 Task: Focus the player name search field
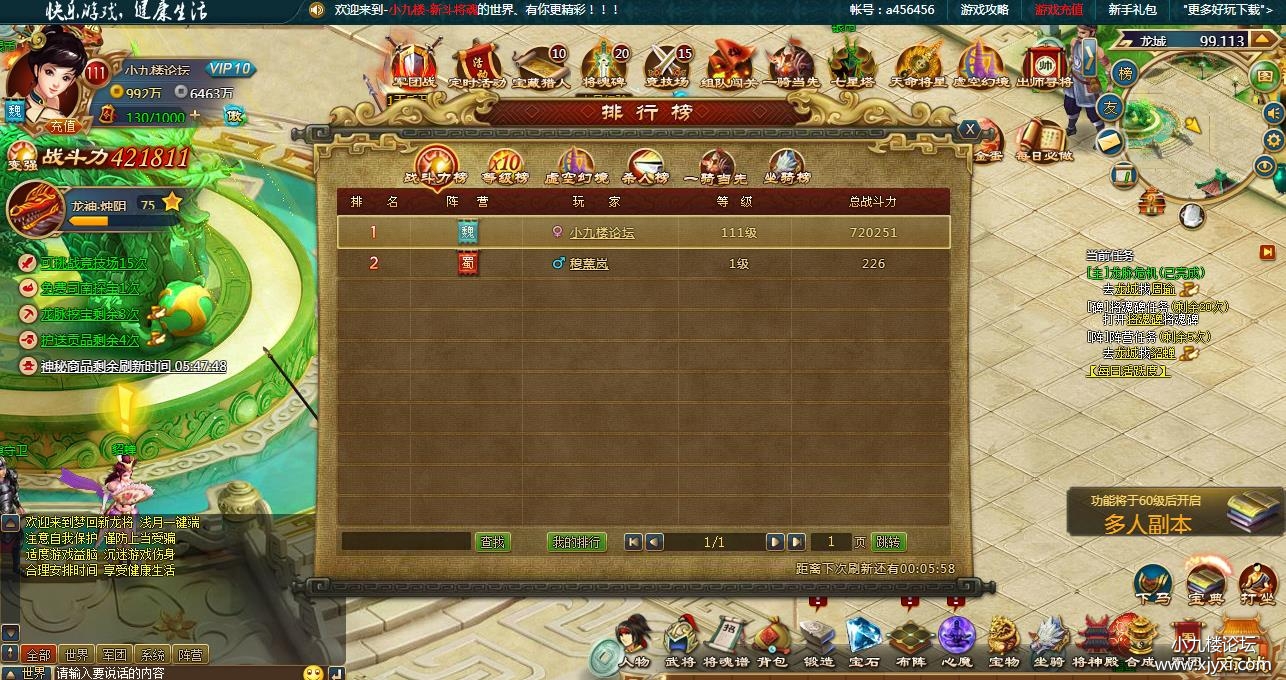click(x=405, y=542)
